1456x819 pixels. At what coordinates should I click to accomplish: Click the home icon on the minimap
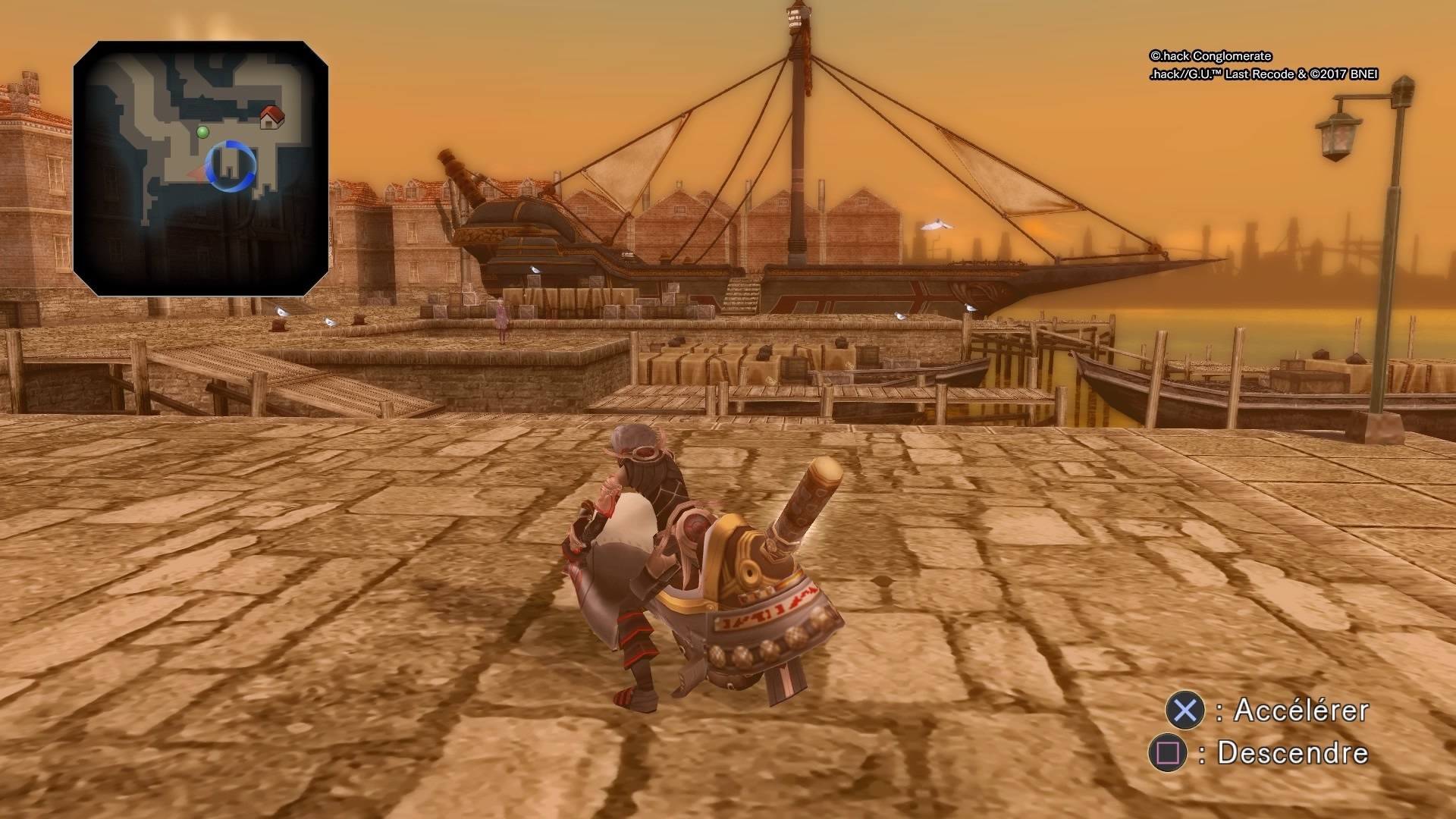click(x=271, y=118)
